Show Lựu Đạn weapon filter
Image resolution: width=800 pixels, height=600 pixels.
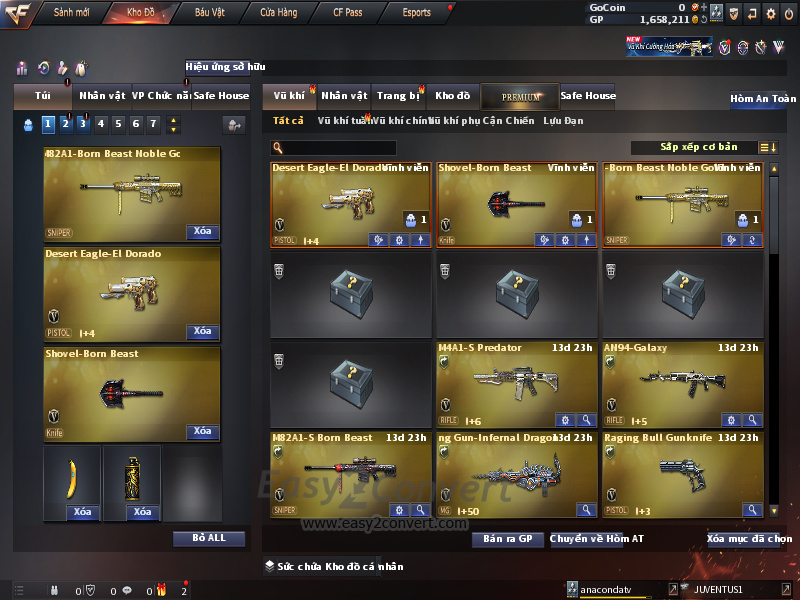tap(563, 121)
